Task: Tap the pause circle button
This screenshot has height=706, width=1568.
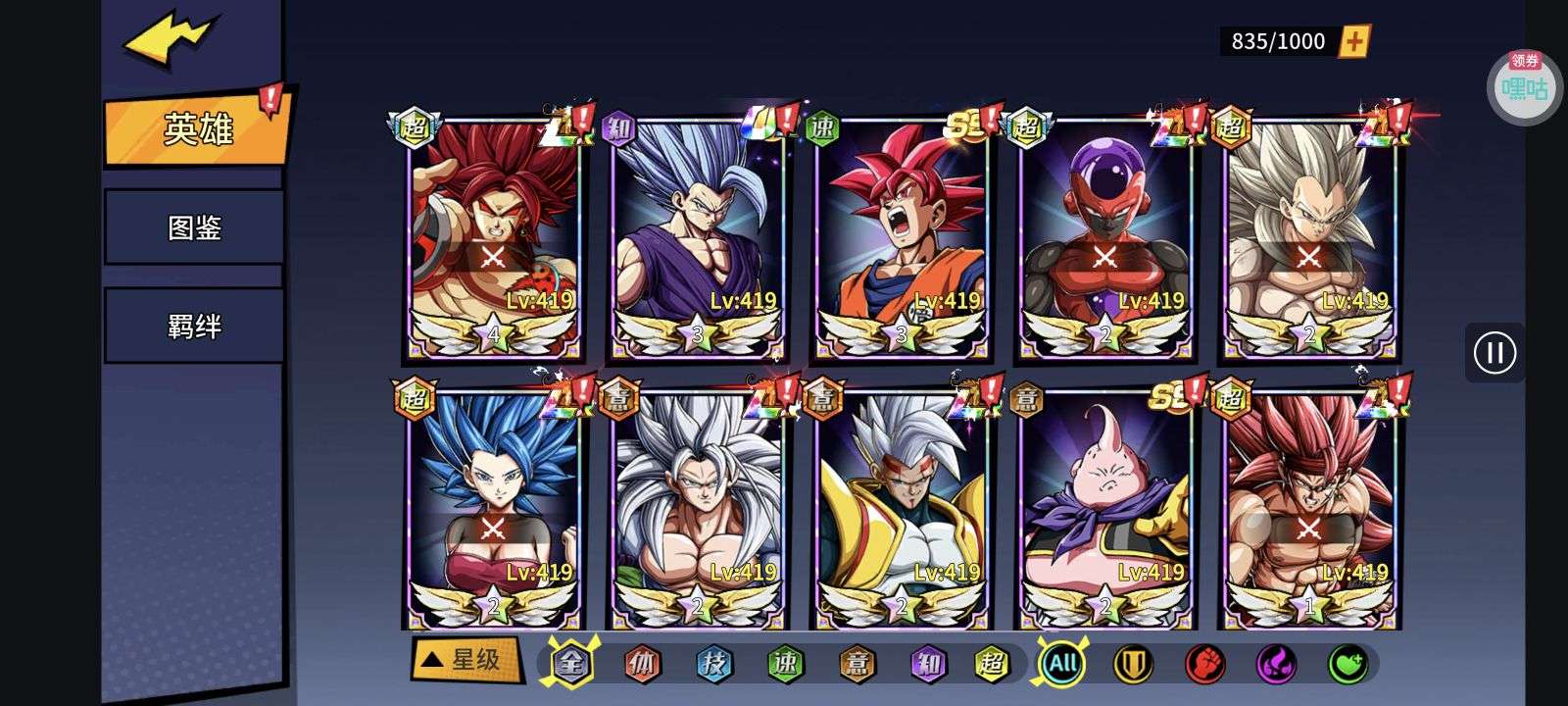Action: tap(1494, 353)
